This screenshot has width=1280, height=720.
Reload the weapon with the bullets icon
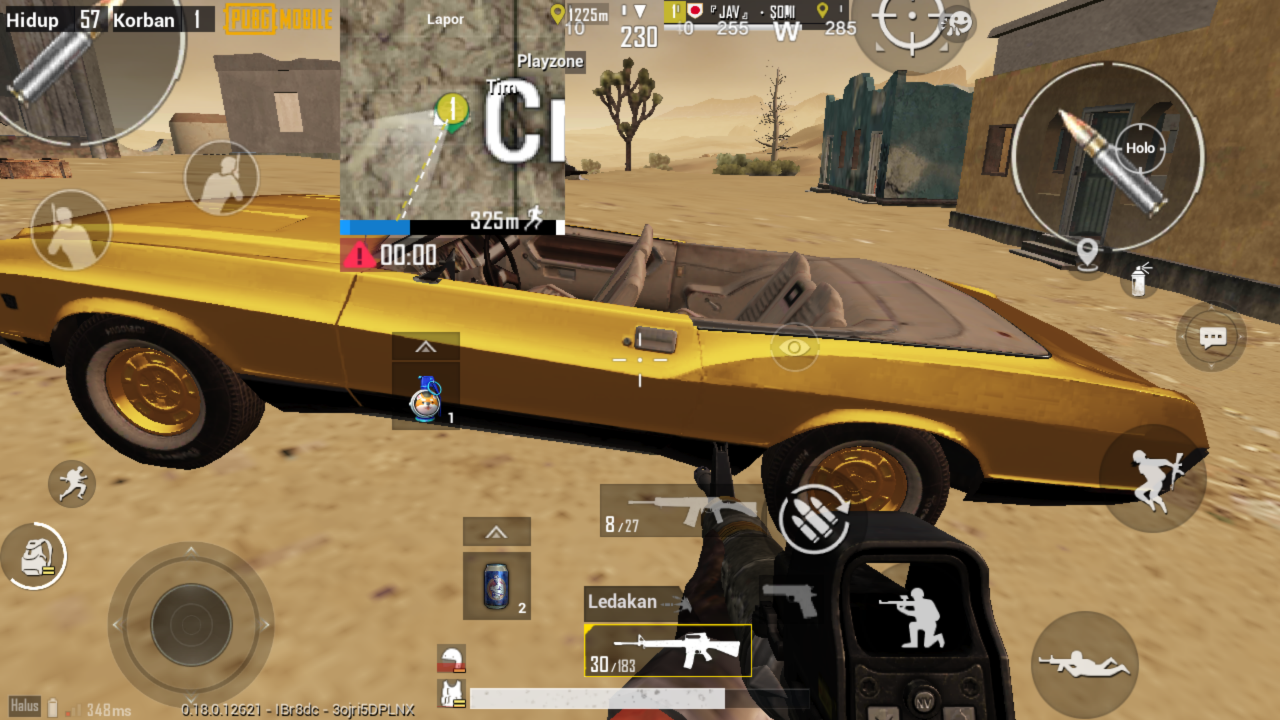(x=813, y=517)
